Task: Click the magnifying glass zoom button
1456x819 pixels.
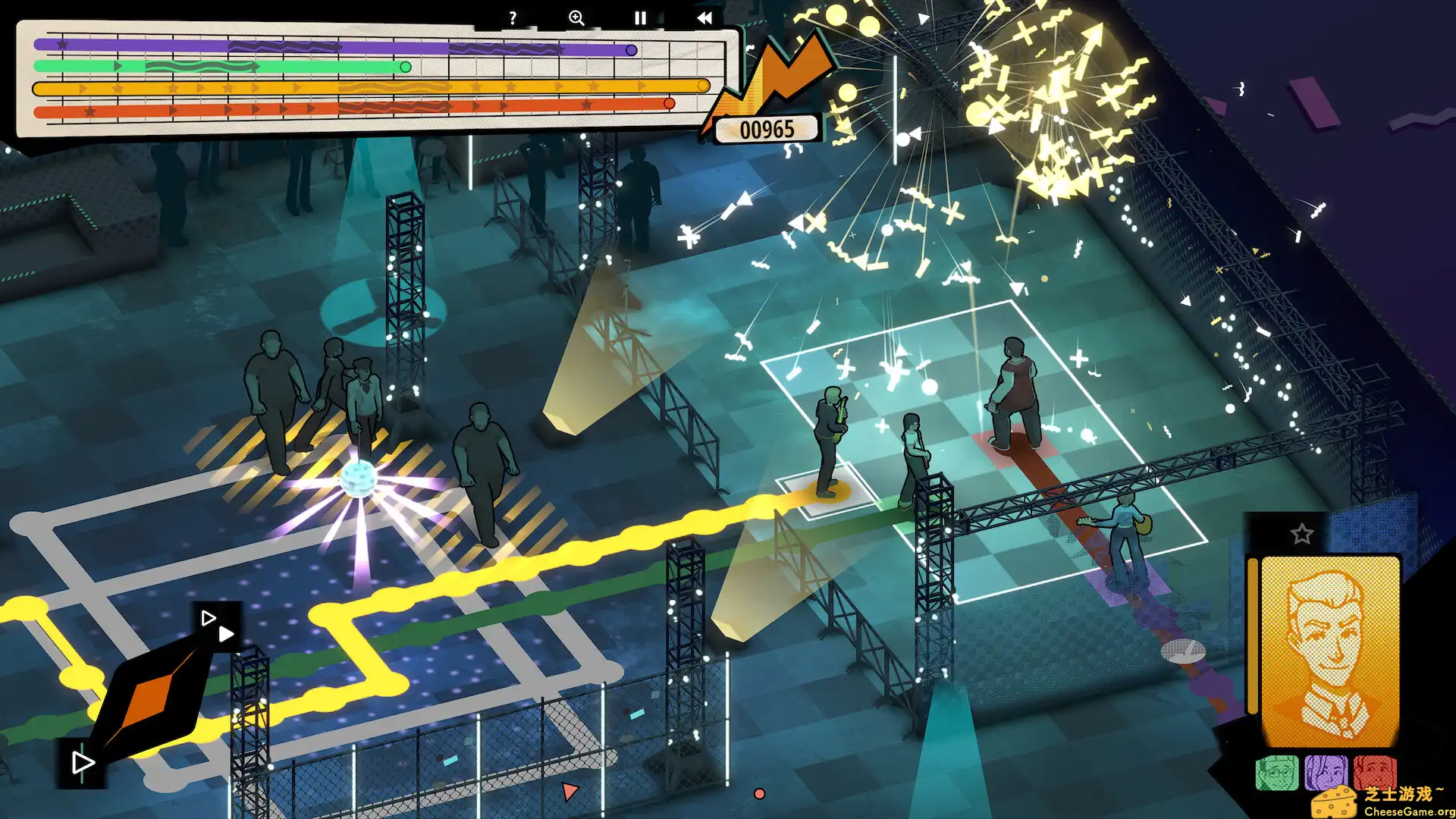Action: tap(576, 18)
